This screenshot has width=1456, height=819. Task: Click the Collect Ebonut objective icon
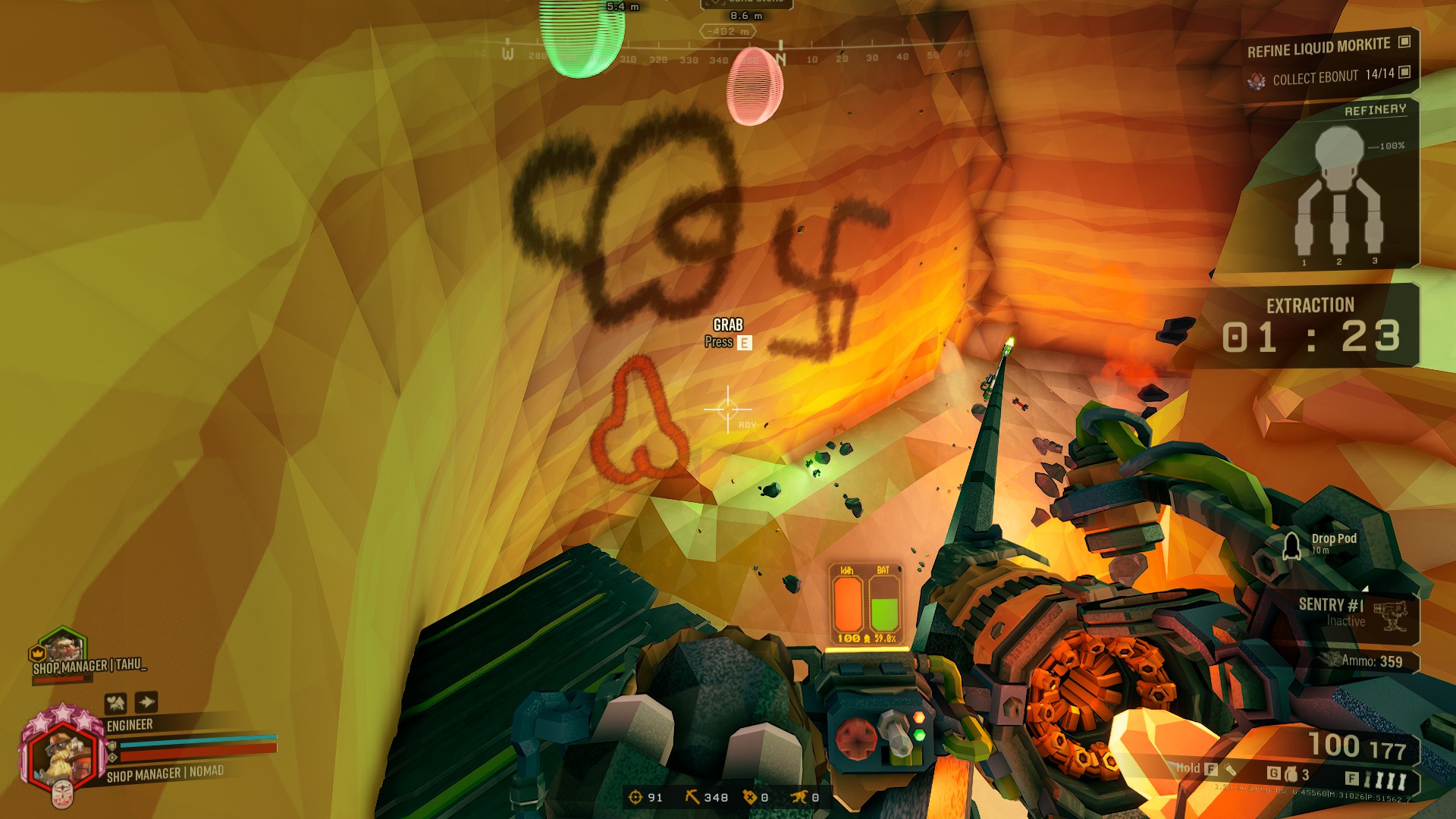[x=1257, y=80]
